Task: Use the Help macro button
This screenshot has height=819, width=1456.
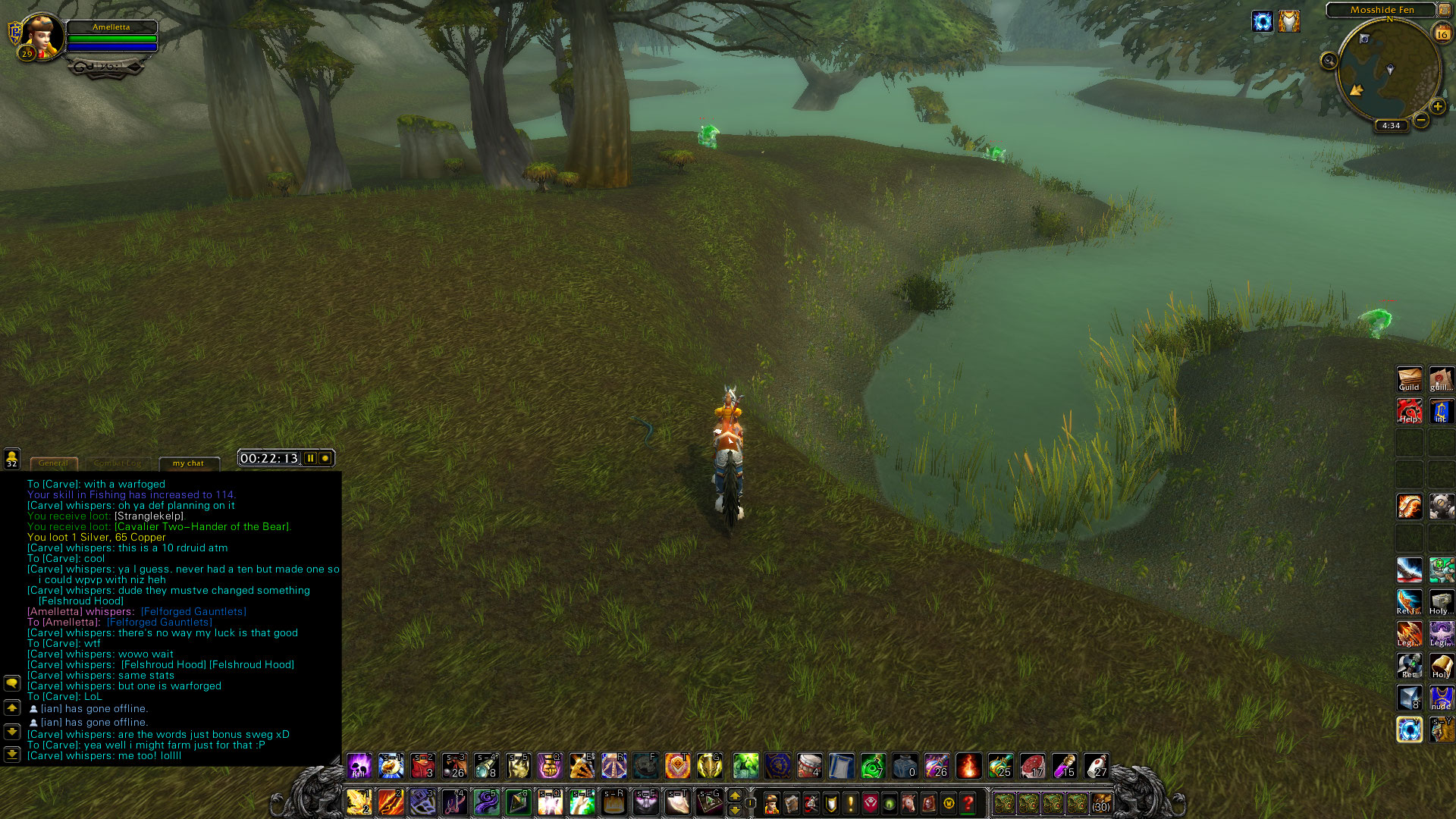Action: 1409,411
